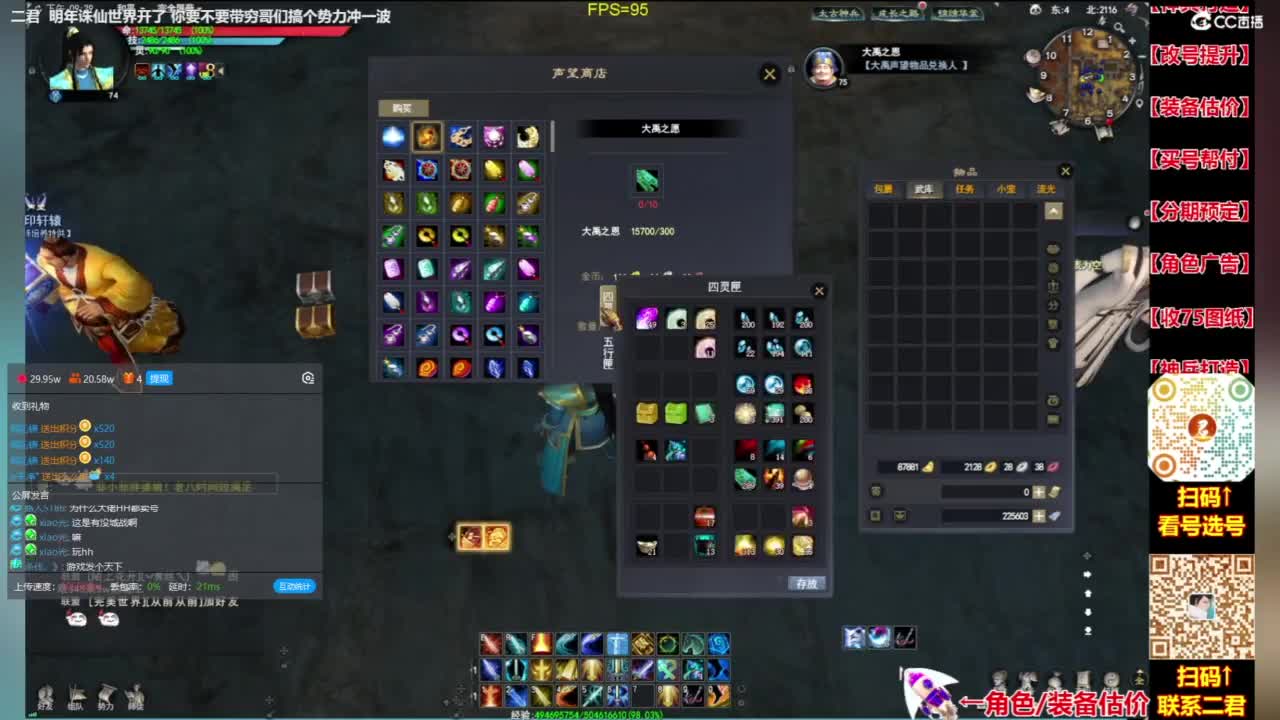Click the scroll-up arrow in the warehouse grid
The image size is (1280, 720).
pyautogui.click(x=1053, y=209)
